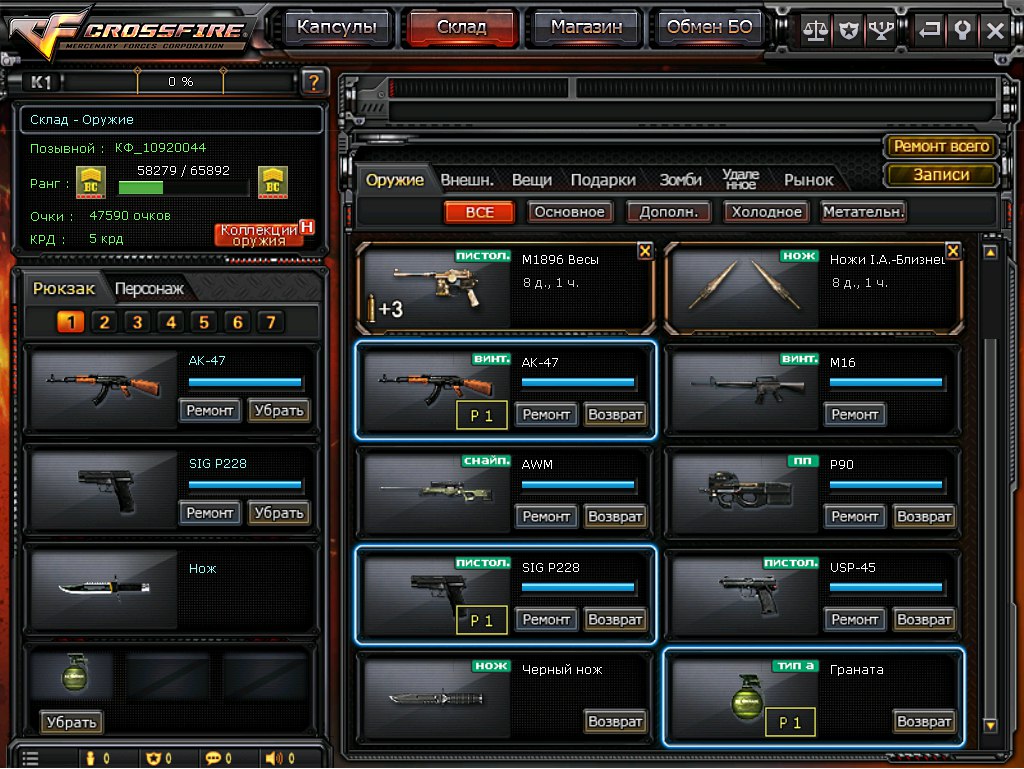Open the Коллекция оружия button
1024x769 pixels.
pos(259,234)
